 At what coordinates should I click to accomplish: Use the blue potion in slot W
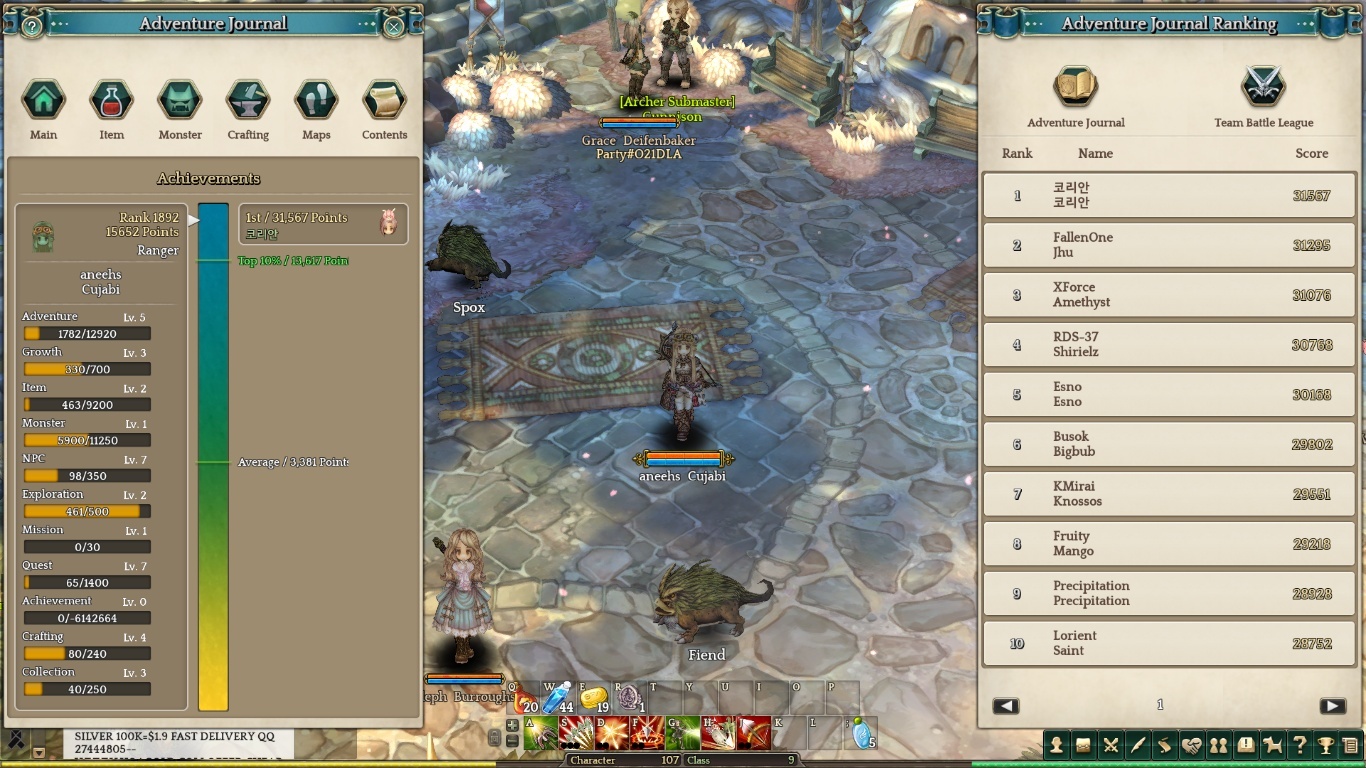(x=555, y=698)
